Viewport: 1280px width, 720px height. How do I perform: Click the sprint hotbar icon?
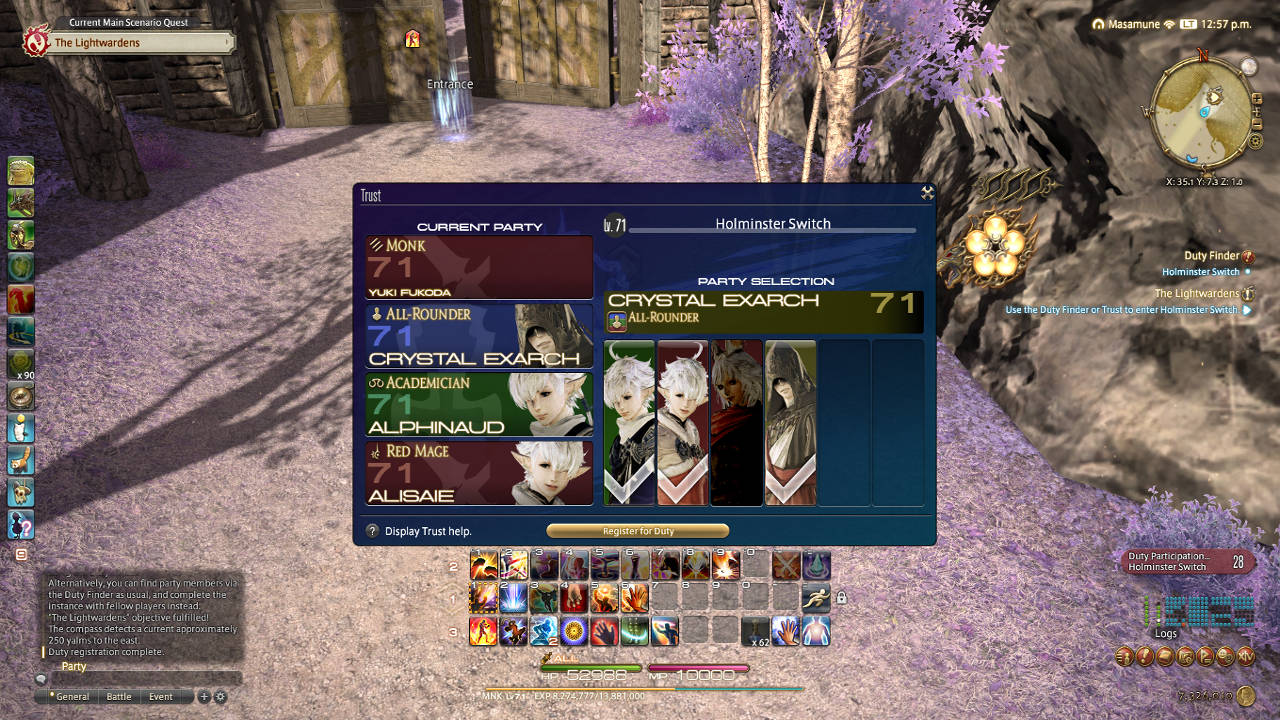(816, 598)
